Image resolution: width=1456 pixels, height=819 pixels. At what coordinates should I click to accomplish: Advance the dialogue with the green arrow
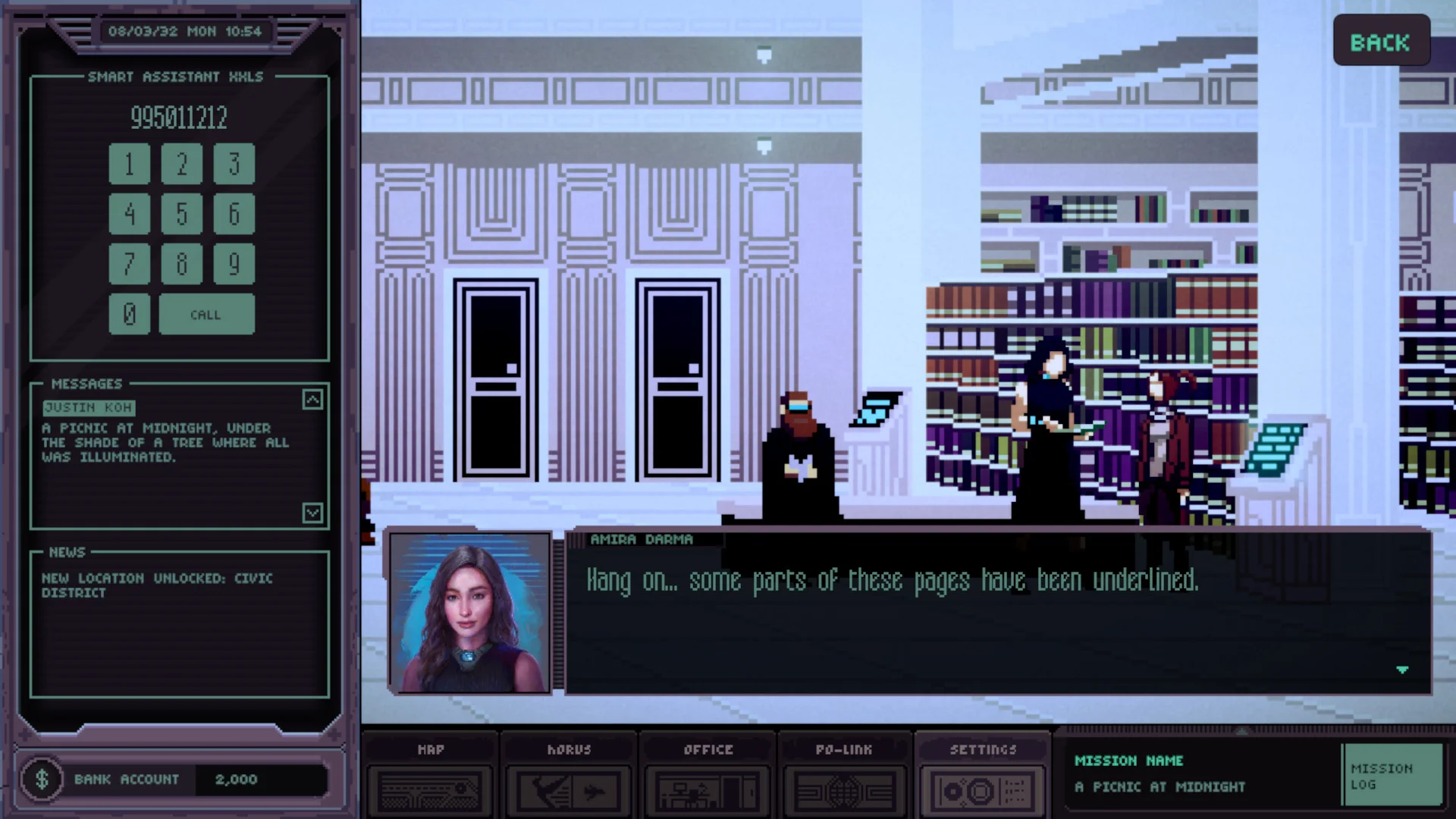[1404, 670]
